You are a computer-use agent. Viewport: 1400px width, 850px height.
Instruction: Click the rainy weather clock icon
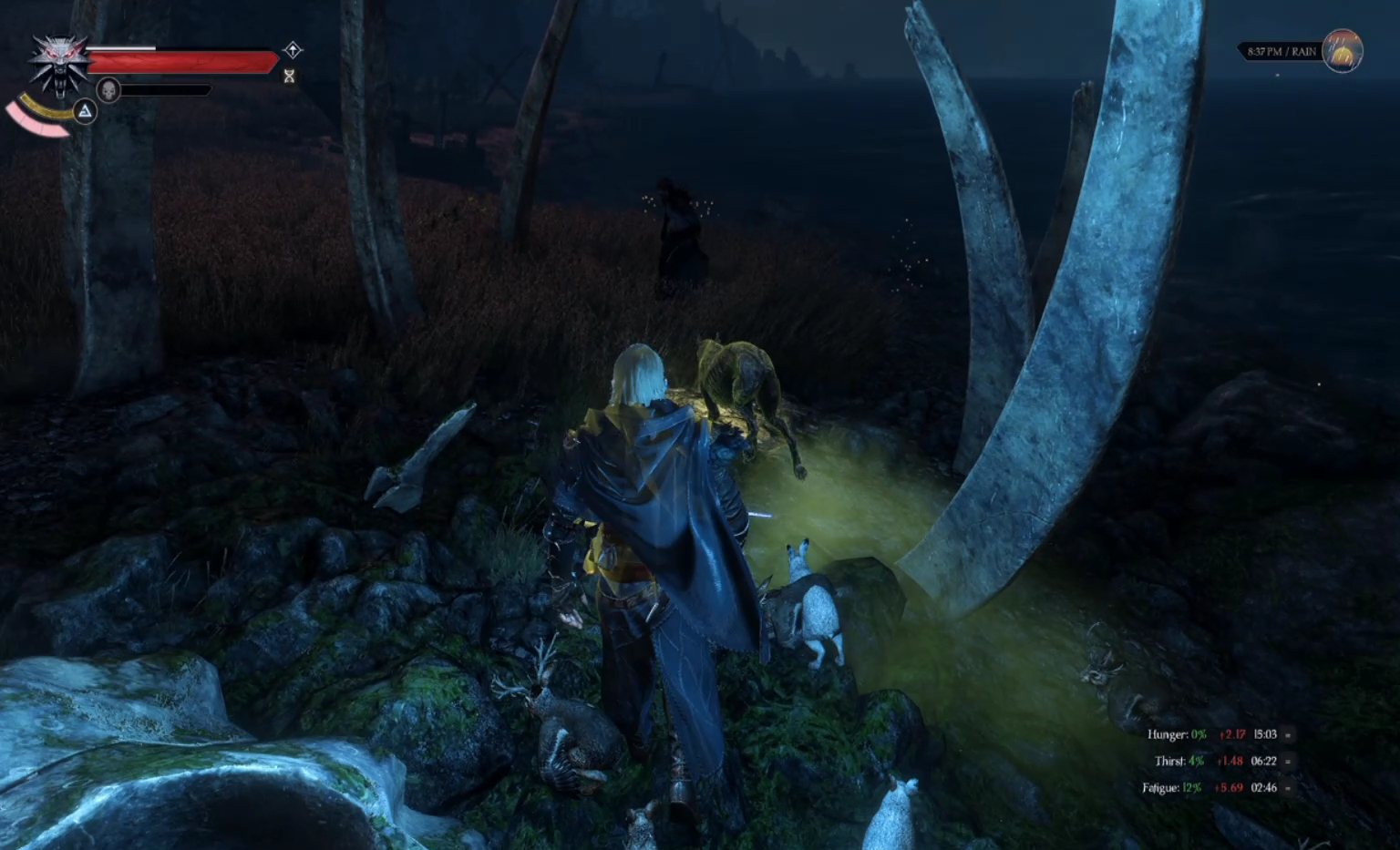1342,51
